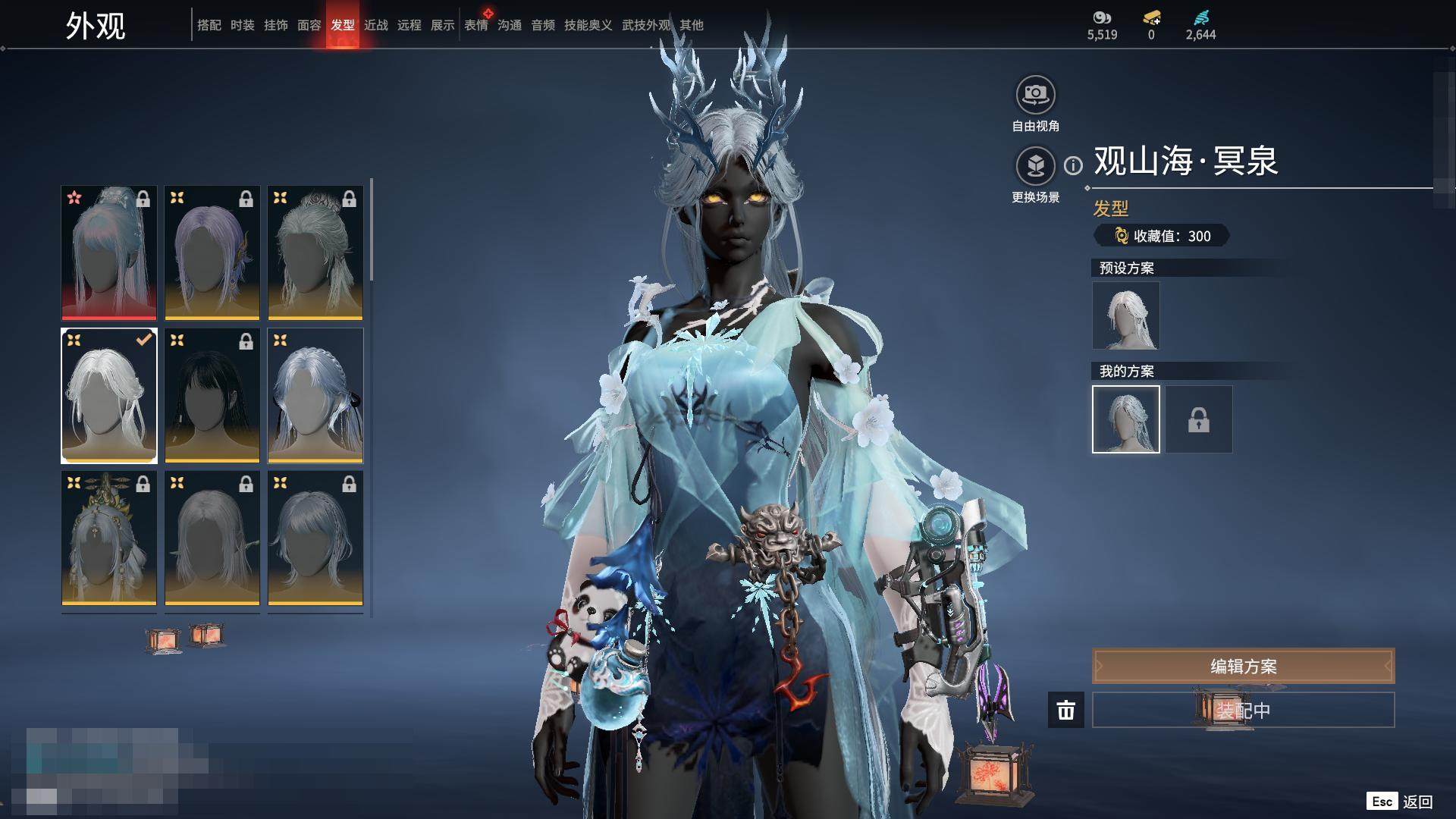Screen dimensions: 1456x819
Task: Open the 其他 tab
Action: 691,25
